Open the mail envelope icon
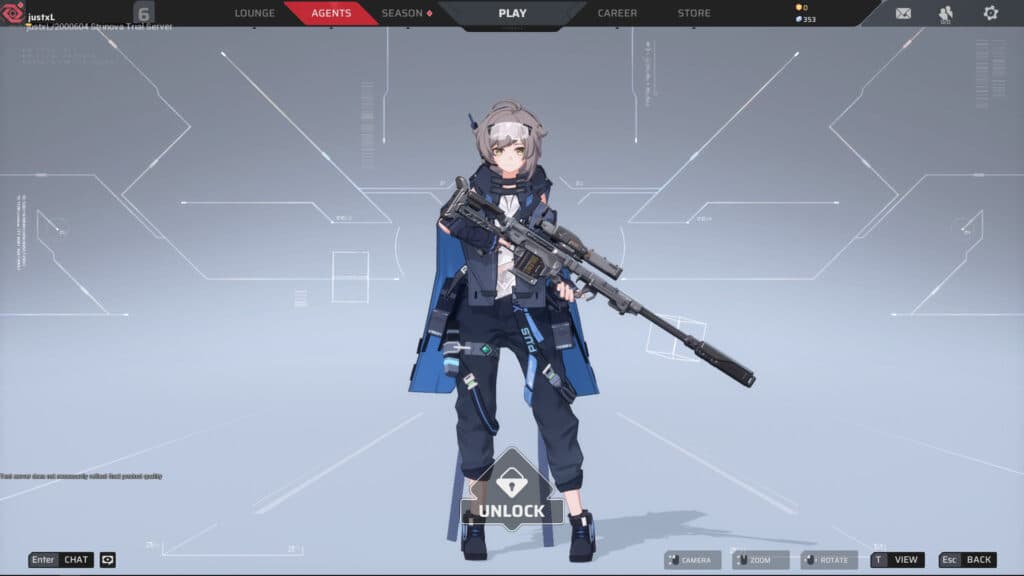The height and width of the screenshot is (576, 1024). (903, 13)
